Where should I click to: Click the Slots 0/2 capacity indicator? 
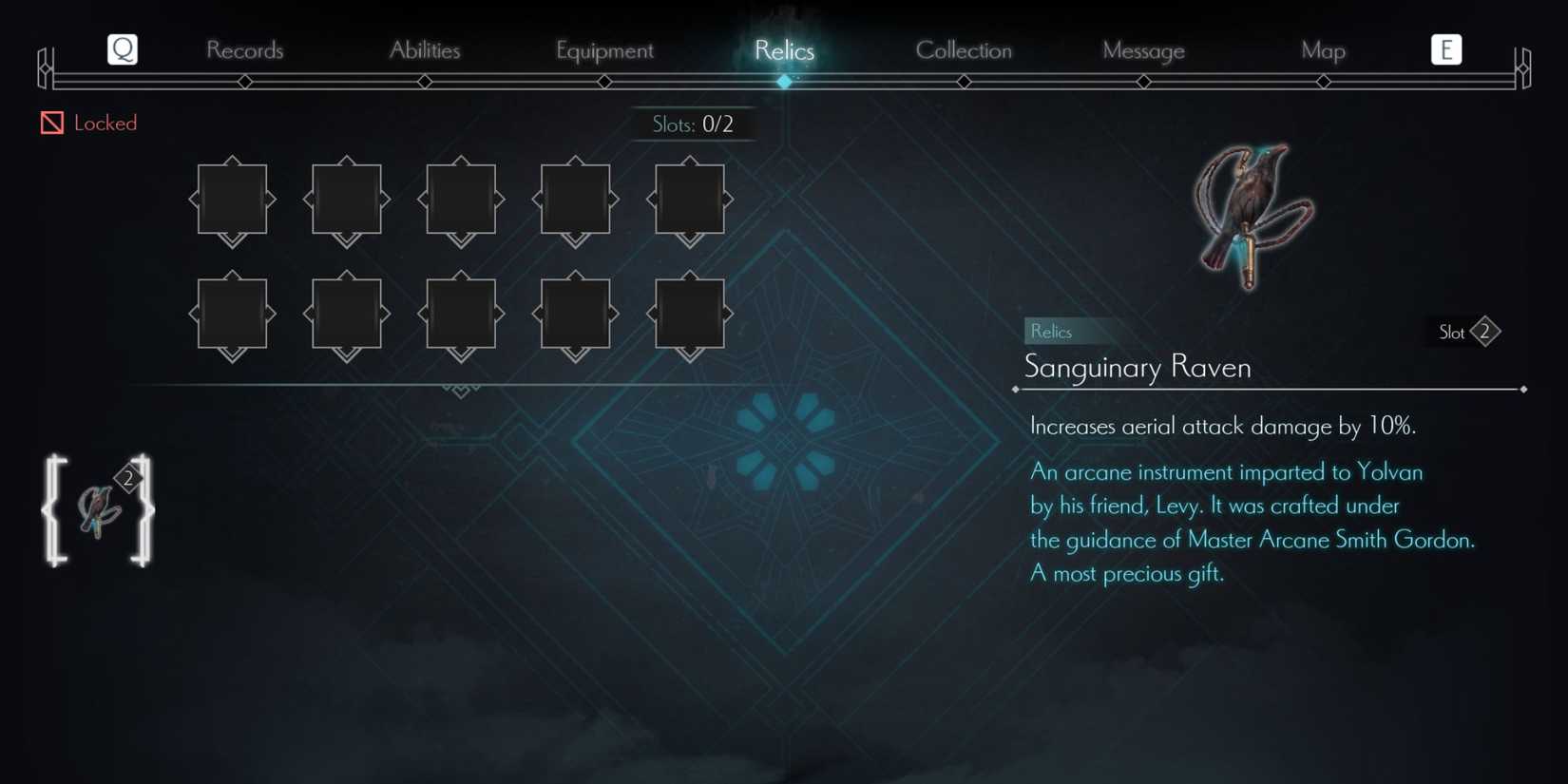[x=694, y=124]
